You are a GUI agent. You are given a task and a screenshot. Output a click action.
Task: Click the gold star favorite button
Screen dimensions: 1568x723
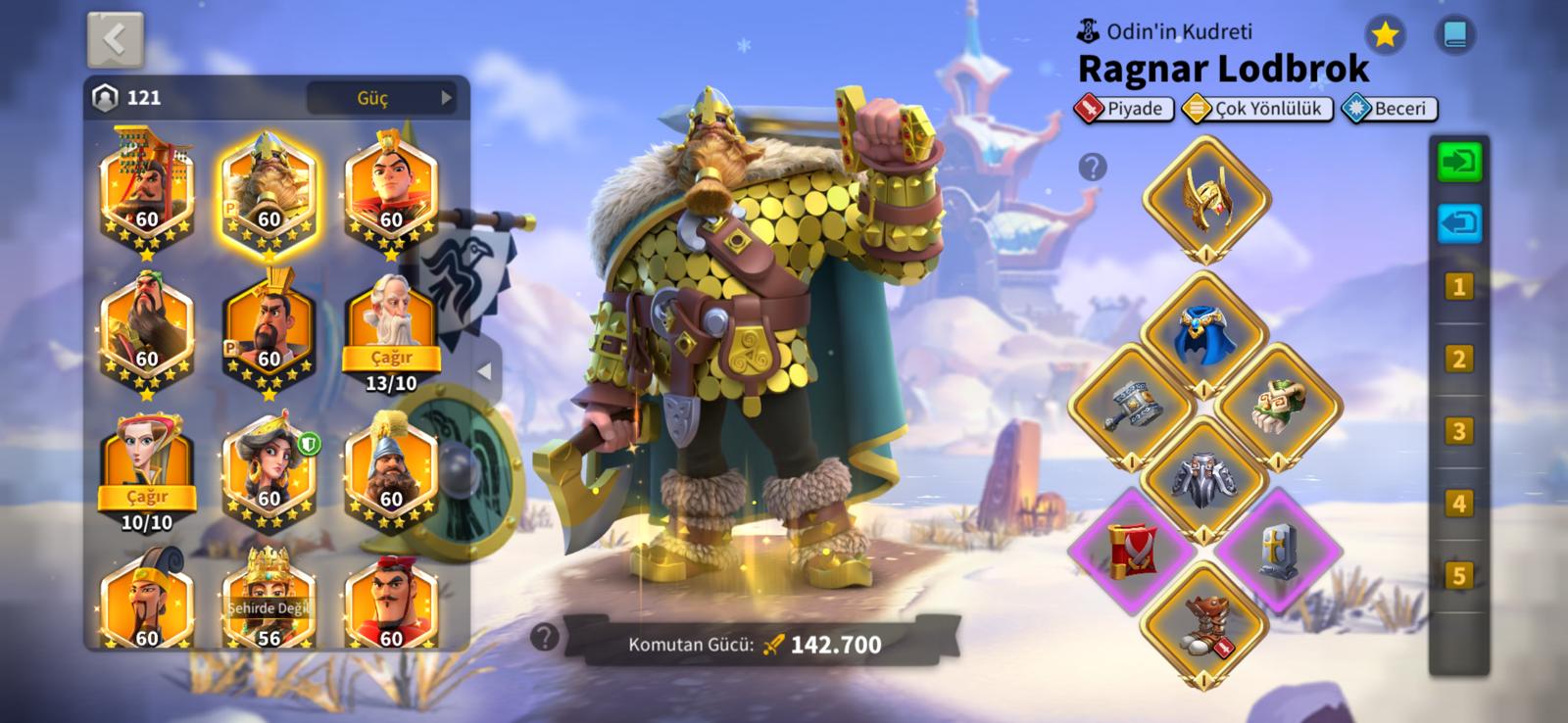tap(1385, 35)
